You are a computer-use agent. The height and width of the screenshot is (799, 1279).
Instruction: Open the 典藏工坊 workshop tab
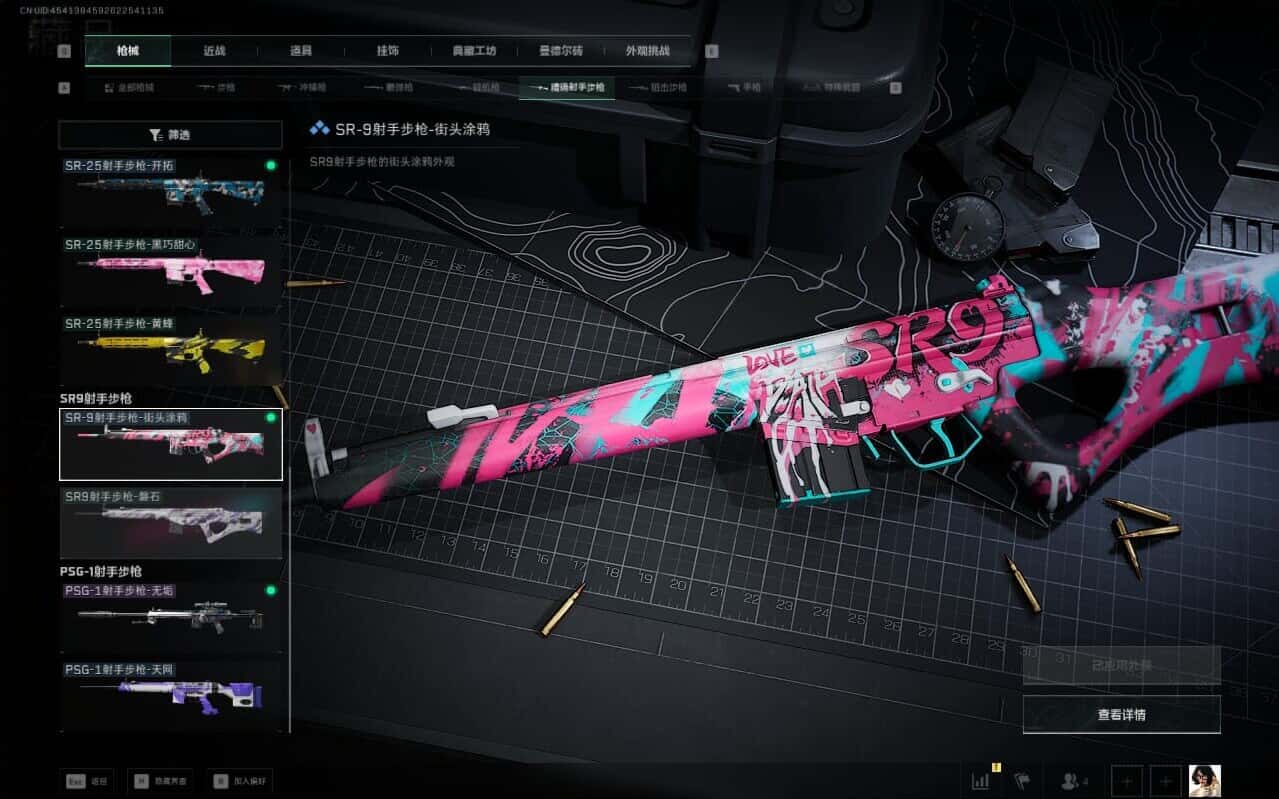pos(474,51)
